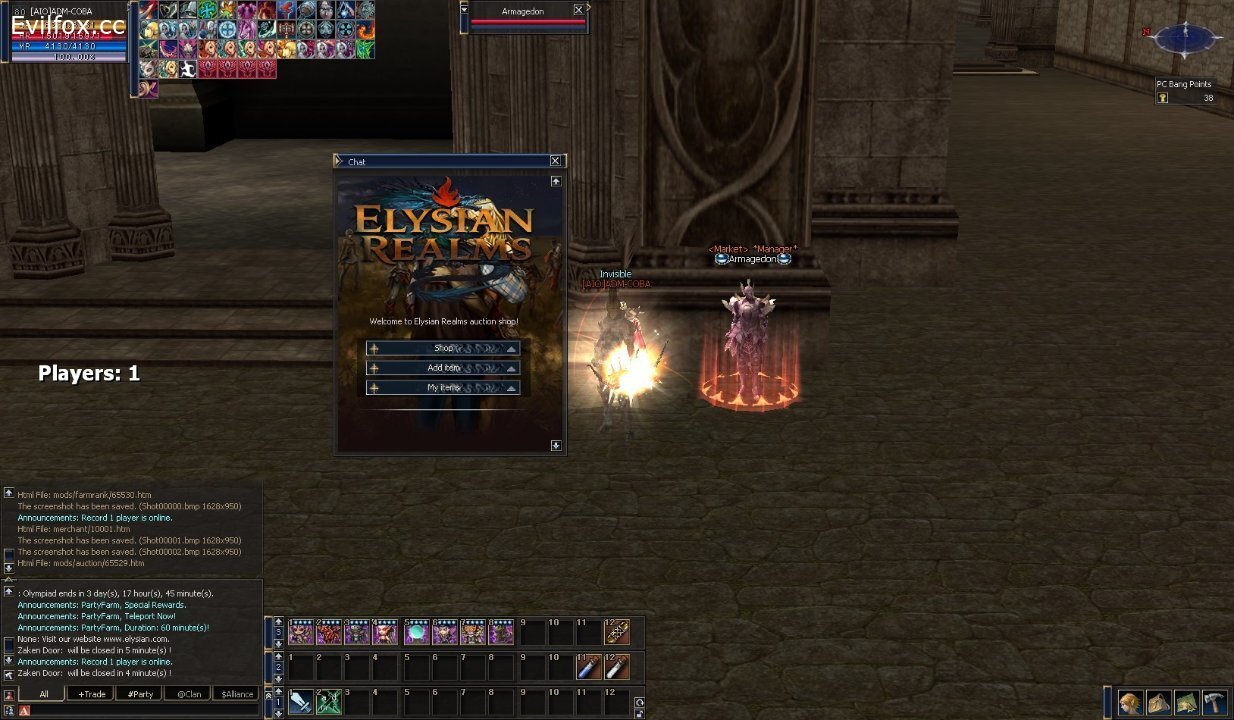Switch to the #Party chat tab
This screenshot has width=1234, height=720.
(139, 694)
